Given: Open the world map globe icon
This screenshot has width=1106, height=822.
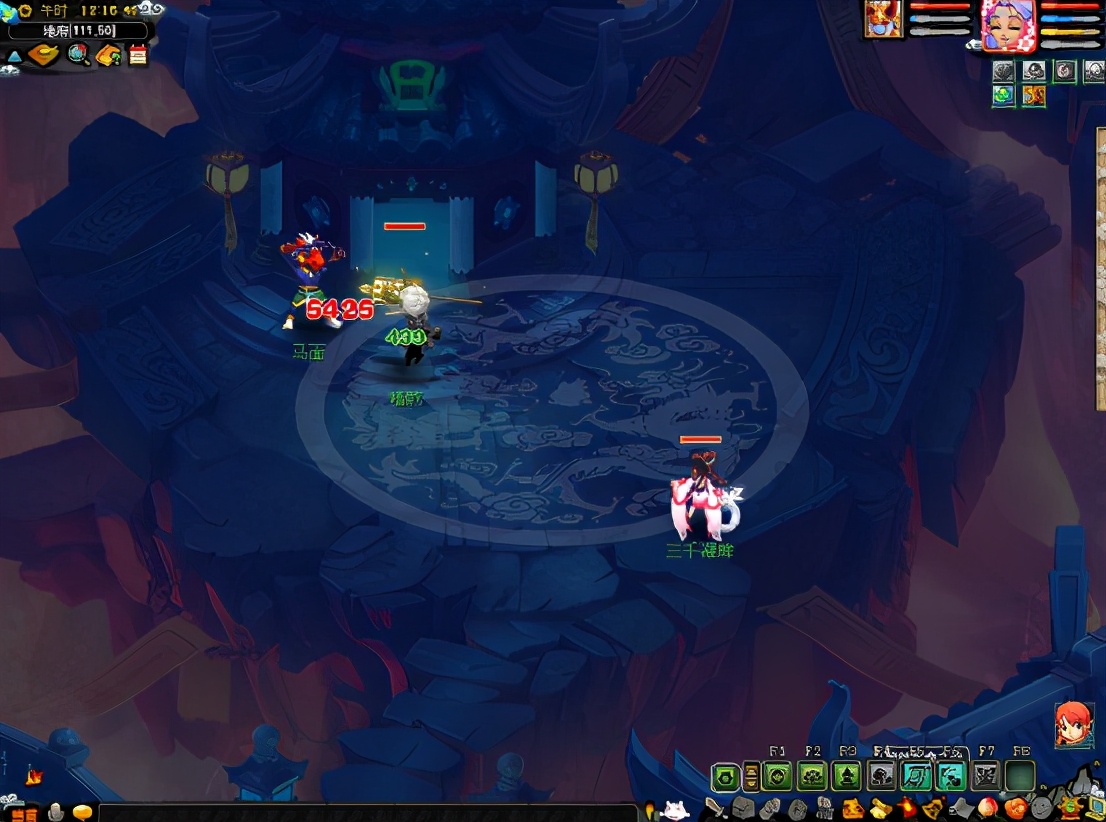Looking at the screenshot, I should 78,55.
